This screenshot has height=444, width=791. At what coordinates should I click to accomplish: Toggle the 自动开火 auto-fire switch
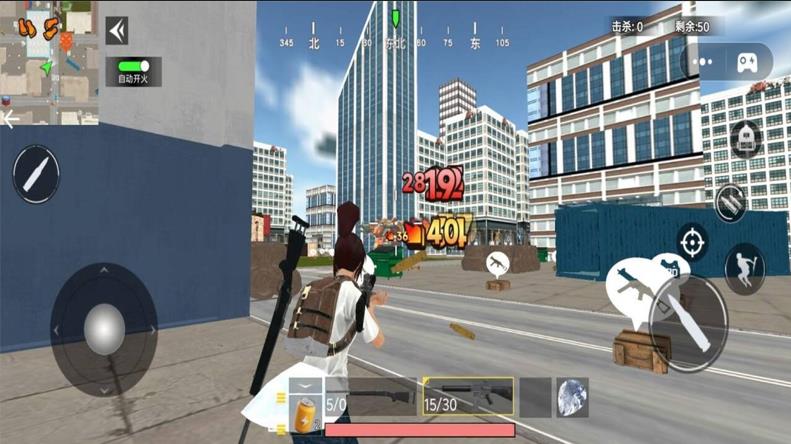(135, 68)
